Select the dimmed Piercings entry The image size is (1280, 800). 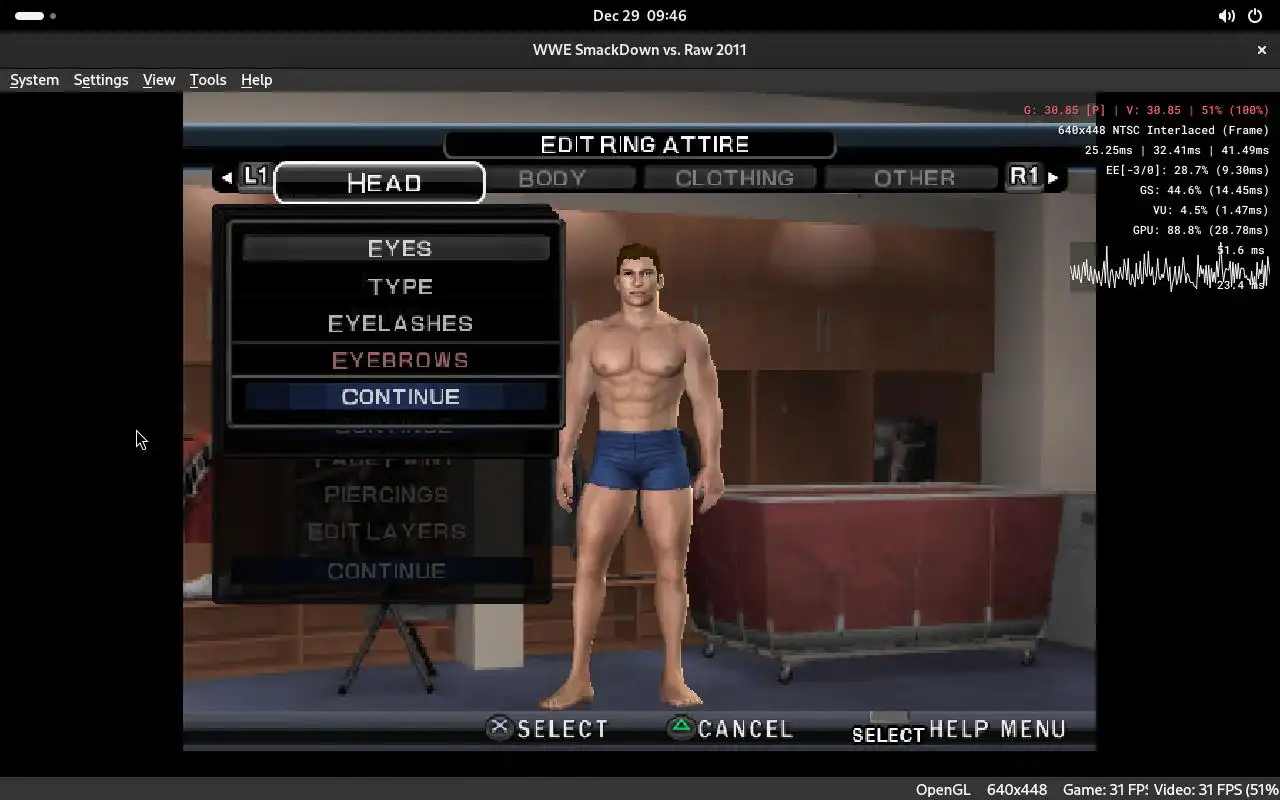pyautogui.click(x=385, y=495)
